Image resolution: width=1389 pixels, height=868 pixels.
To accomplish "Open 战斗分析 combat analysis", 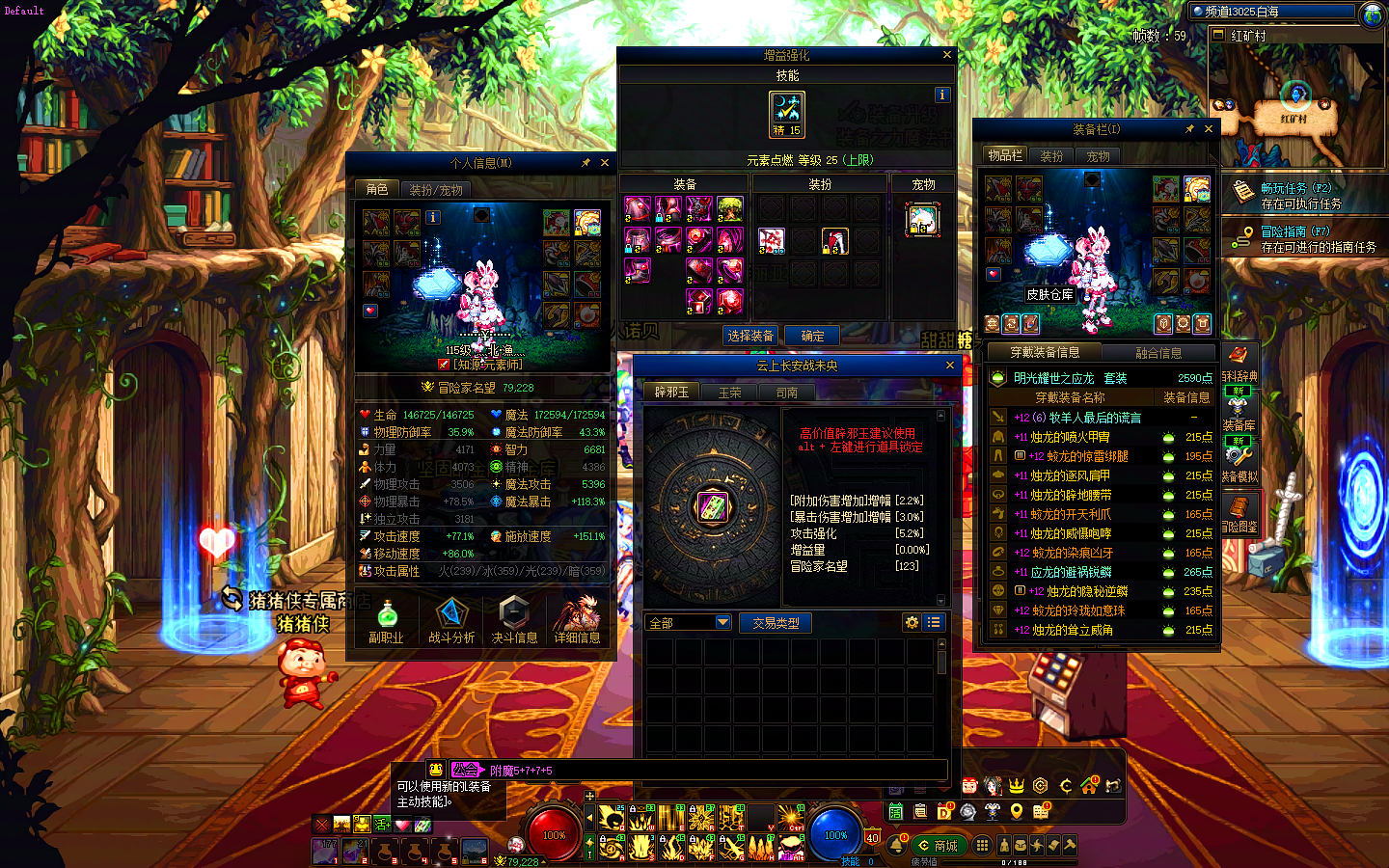I will pyautogui.click(x=451, y=621).
